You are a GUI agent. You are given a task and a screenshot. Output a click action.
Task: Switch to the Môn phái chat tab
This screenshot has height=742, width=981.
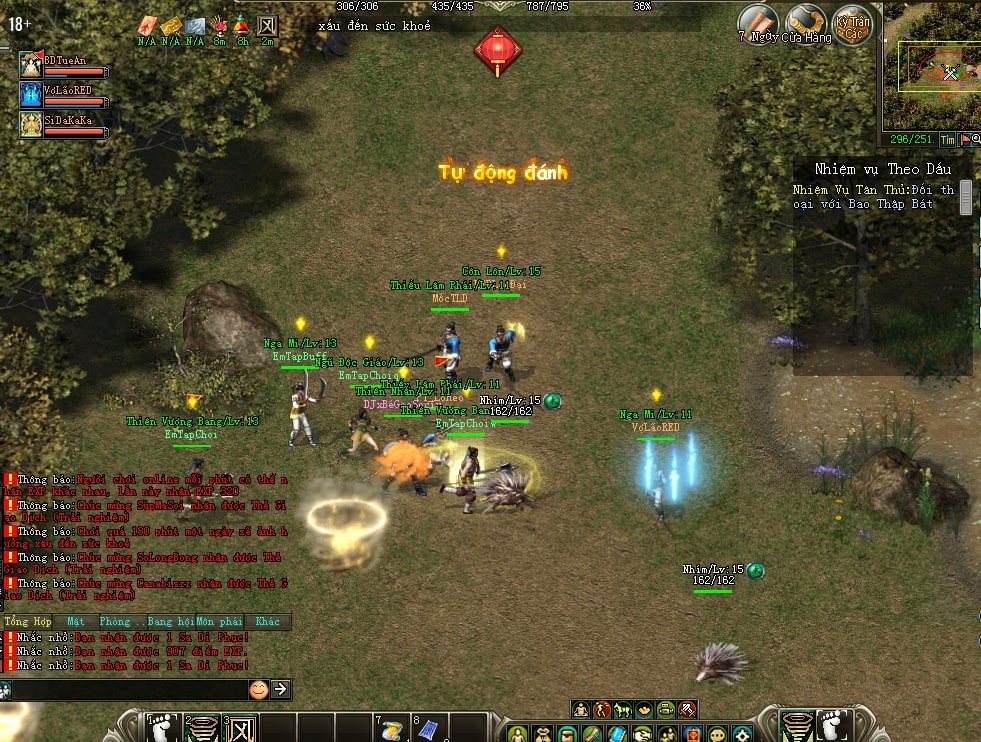tap(219, 622)
